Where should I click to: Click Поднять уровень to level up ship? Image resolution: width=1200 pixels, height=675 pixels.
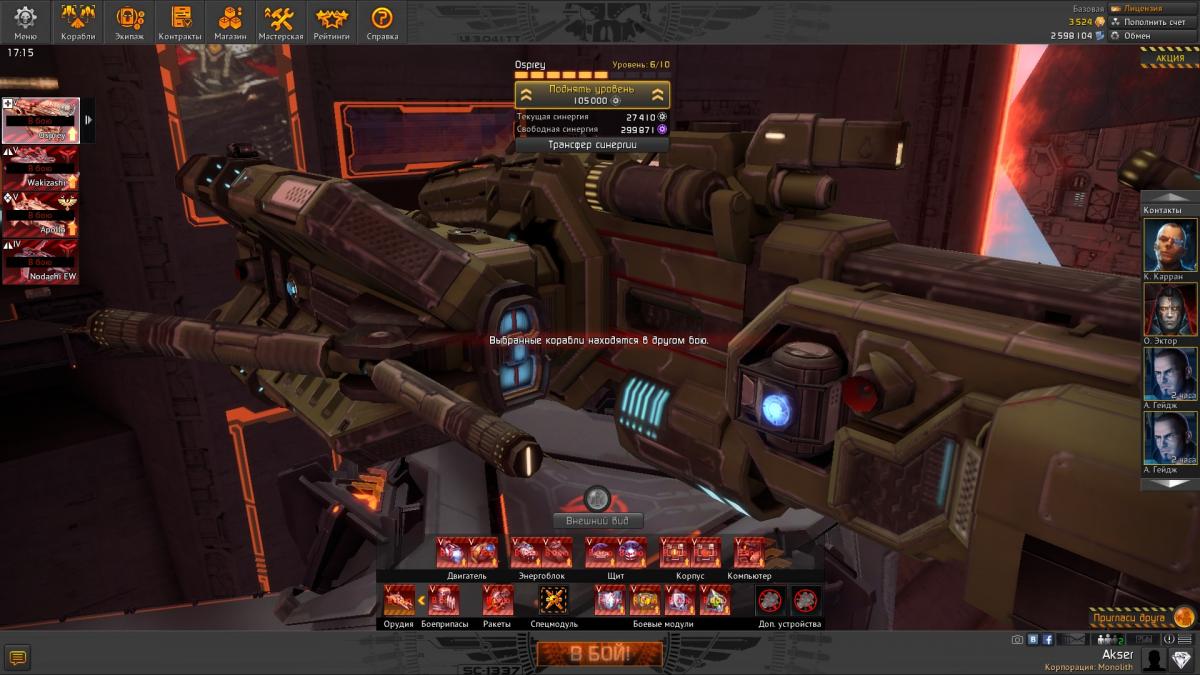click(592, 95)
